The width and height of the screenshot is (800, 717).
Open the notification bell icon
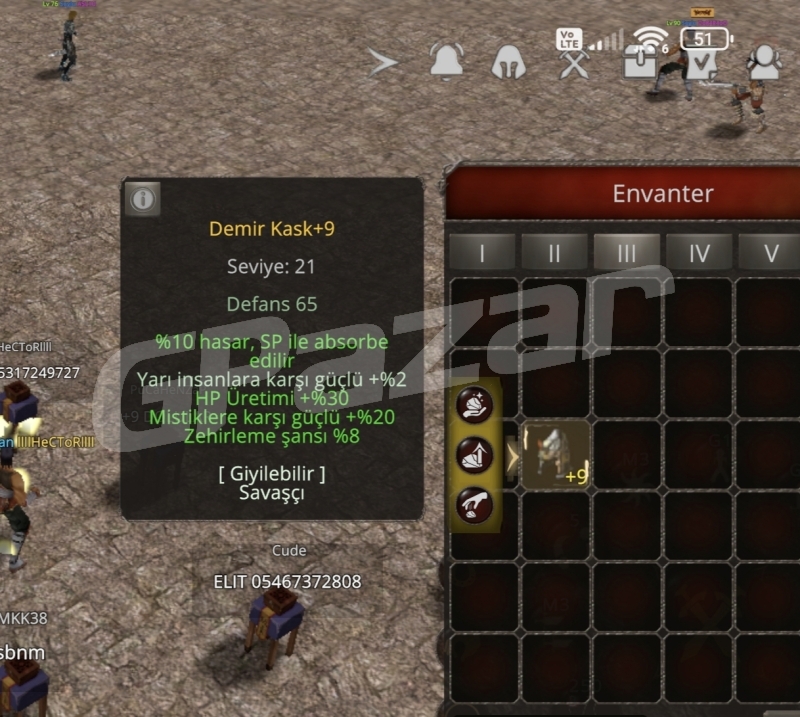coord(446,63)
